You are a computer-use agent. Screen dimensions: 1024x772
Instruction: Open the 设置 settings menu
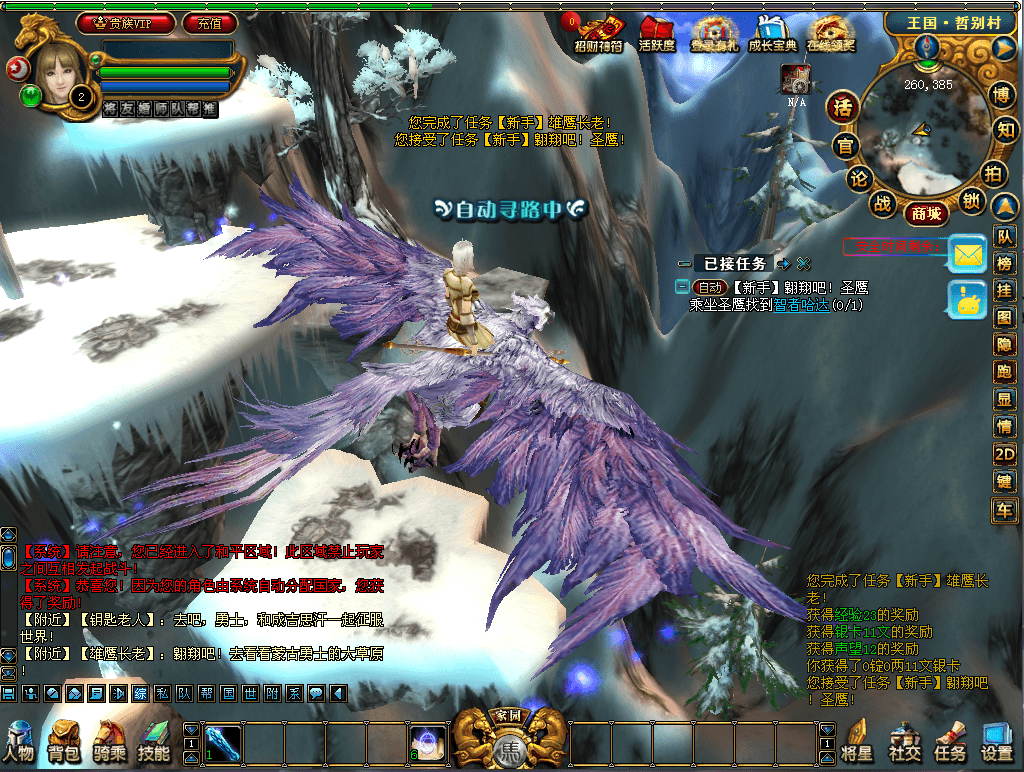coord(997,741)
